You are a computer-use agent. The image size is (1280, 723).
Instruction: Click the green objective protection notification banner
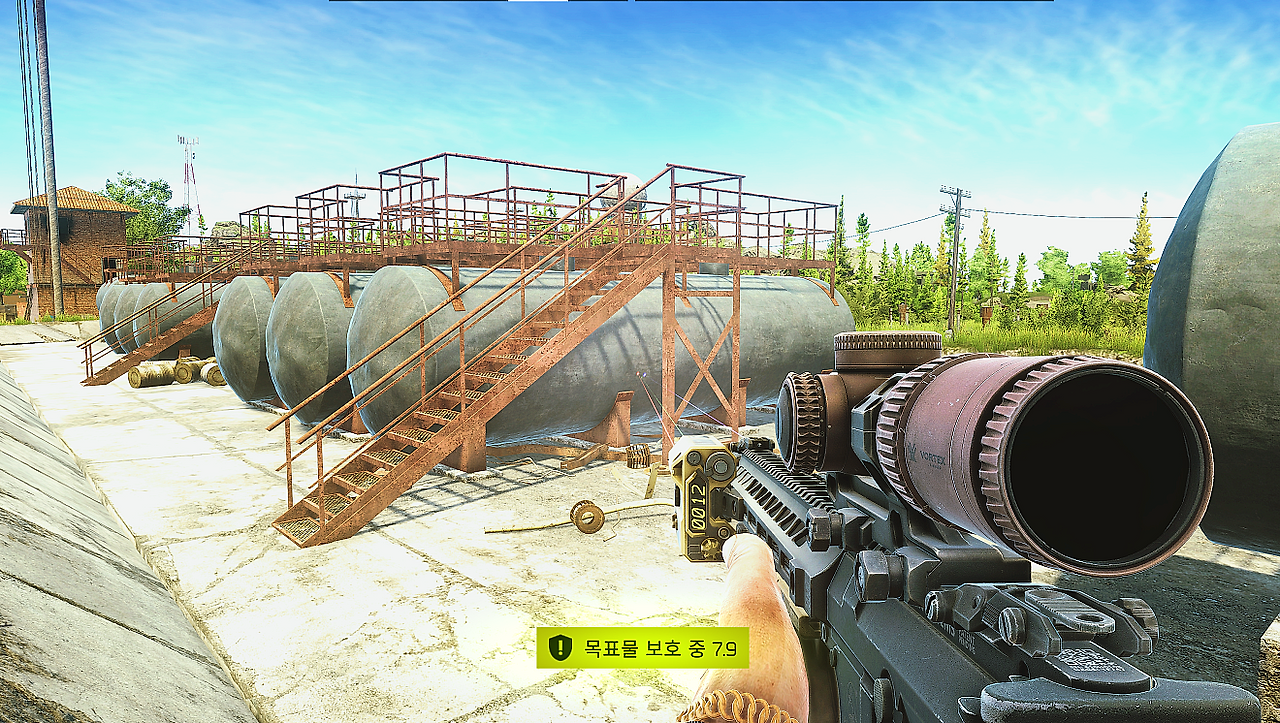[642, 648]
